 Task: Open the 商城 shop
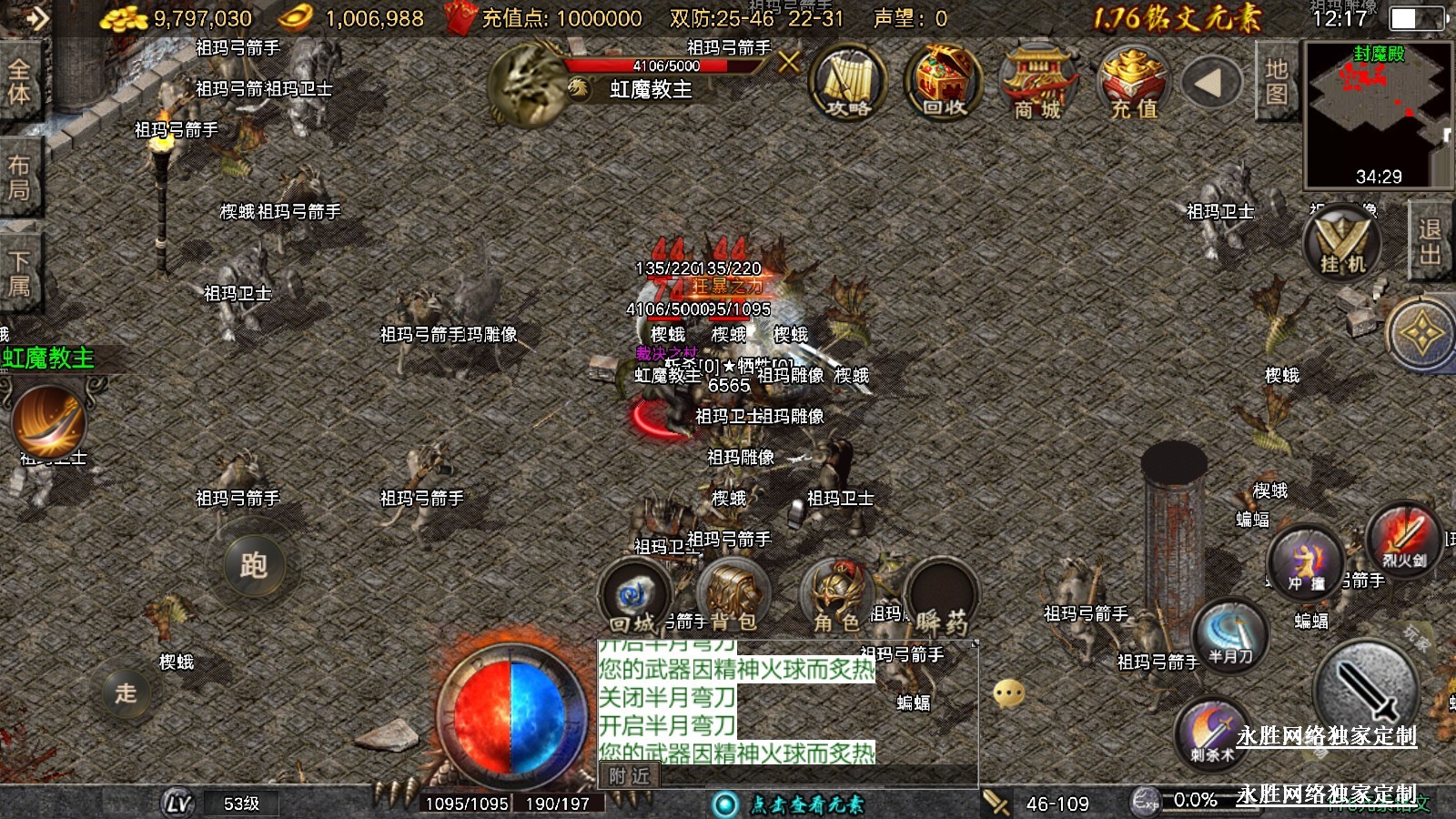(1037, 84)
